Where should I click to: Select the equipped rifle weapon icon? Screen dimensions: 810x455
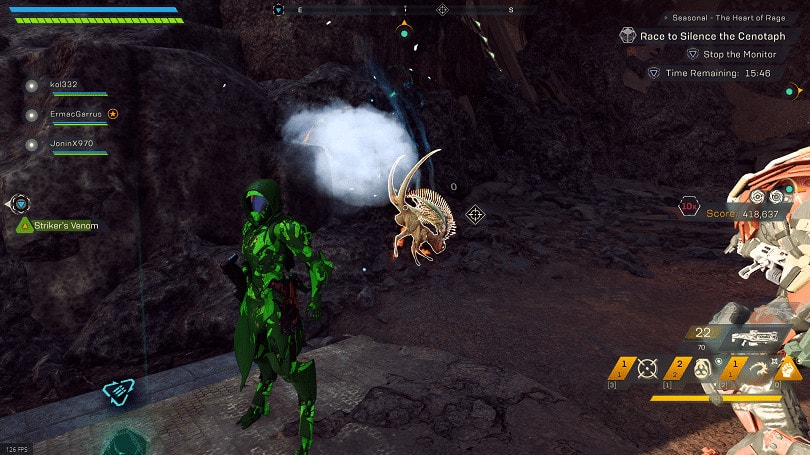pos(755,340)
